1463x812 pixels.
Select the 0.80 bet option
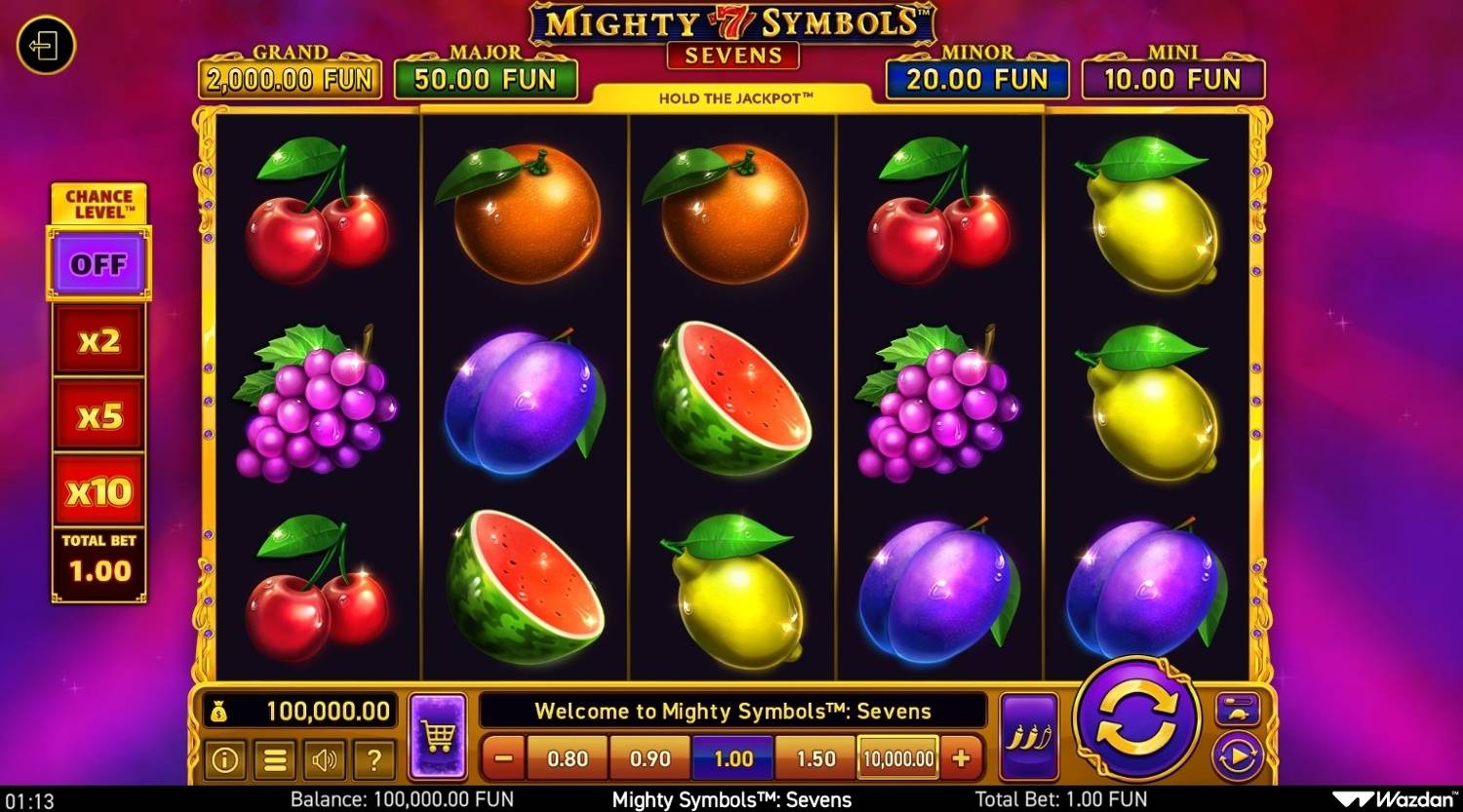pyautogui.click(x=567, y=757)
